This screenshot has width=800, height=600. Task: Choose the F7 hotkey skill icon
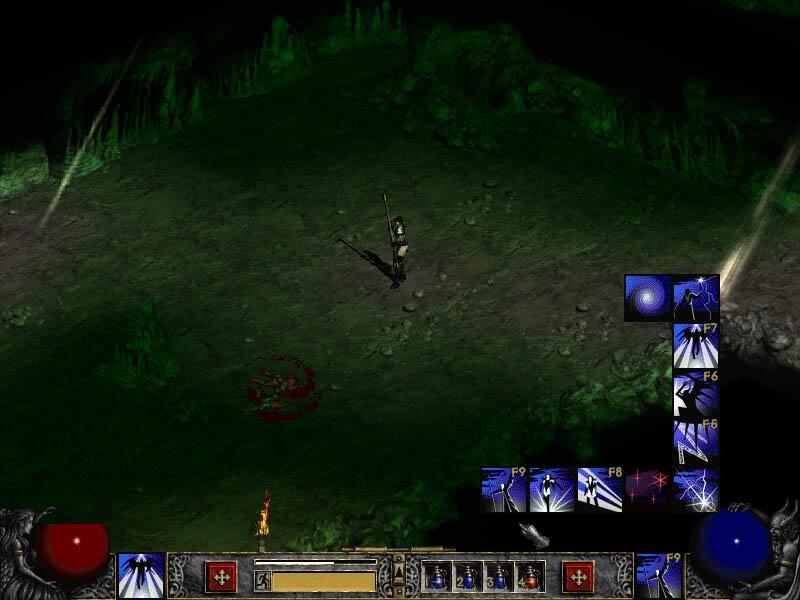[x=696, y=346]
